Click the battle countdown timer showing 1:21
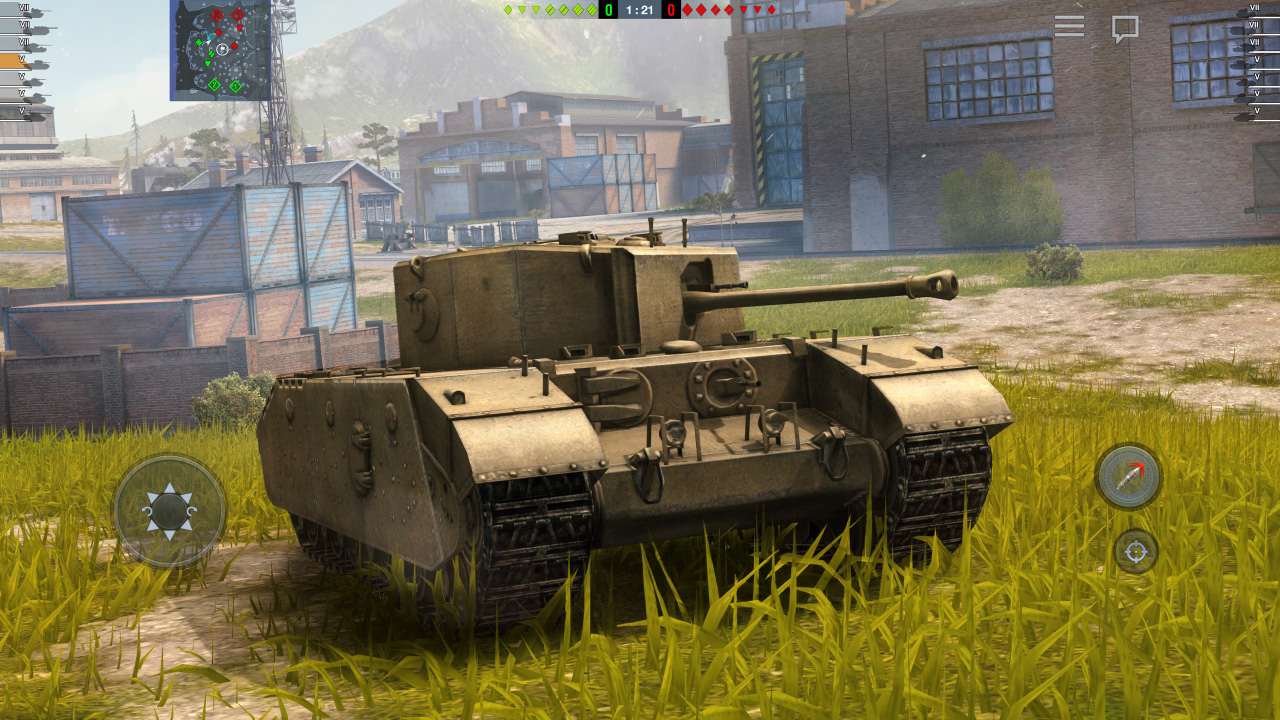The height and width of the screenshot is (720, 1280). pyautogui.click(x=641, y=10)
